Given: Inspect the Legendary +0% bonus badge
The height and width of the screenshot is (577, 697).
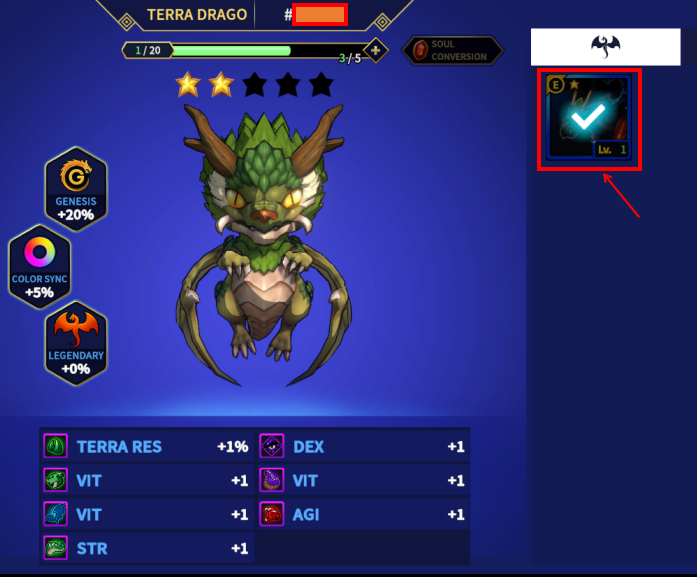Looking at the screenshot, I should pyautogui.click(x=76, y=343).
